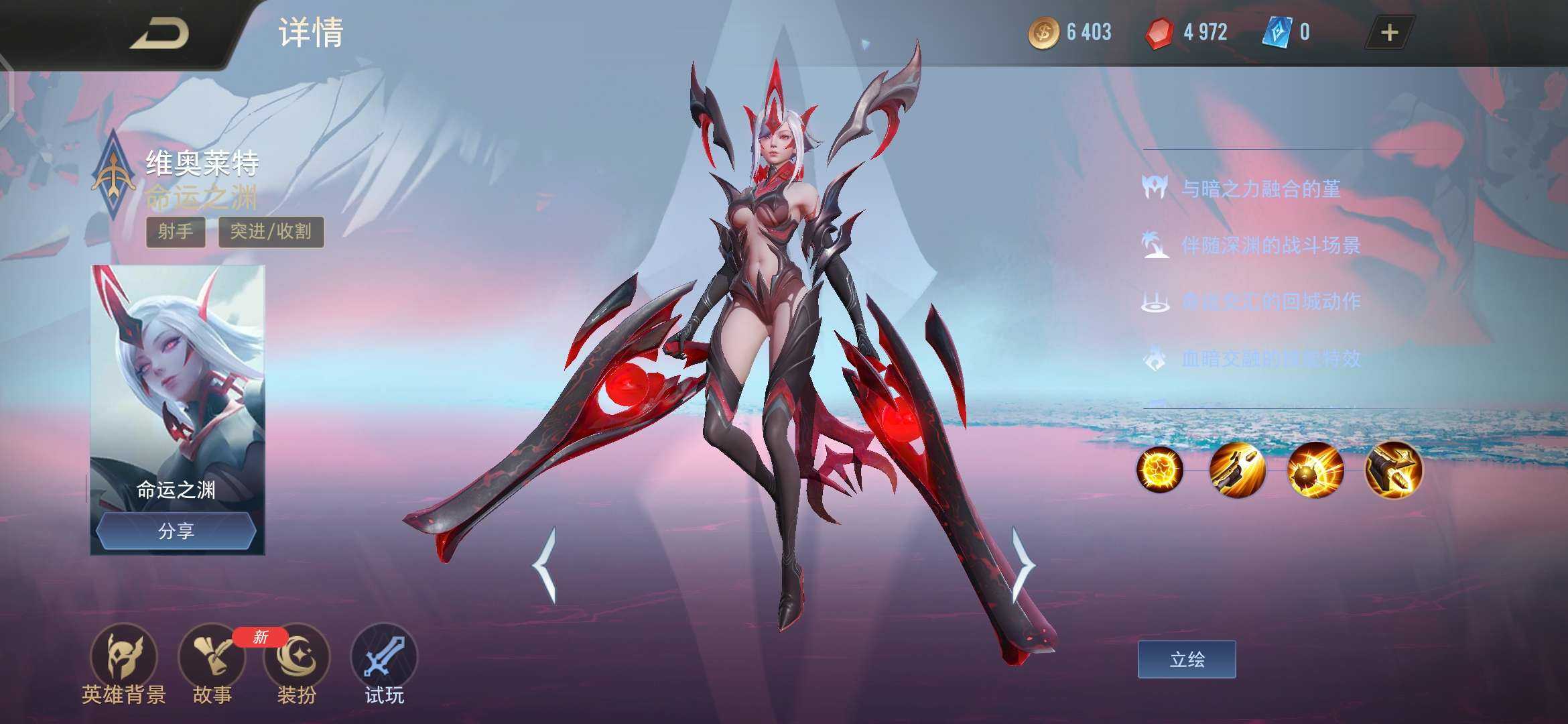
Task: Go back using the return arrow
Action: tap(159, 34)
